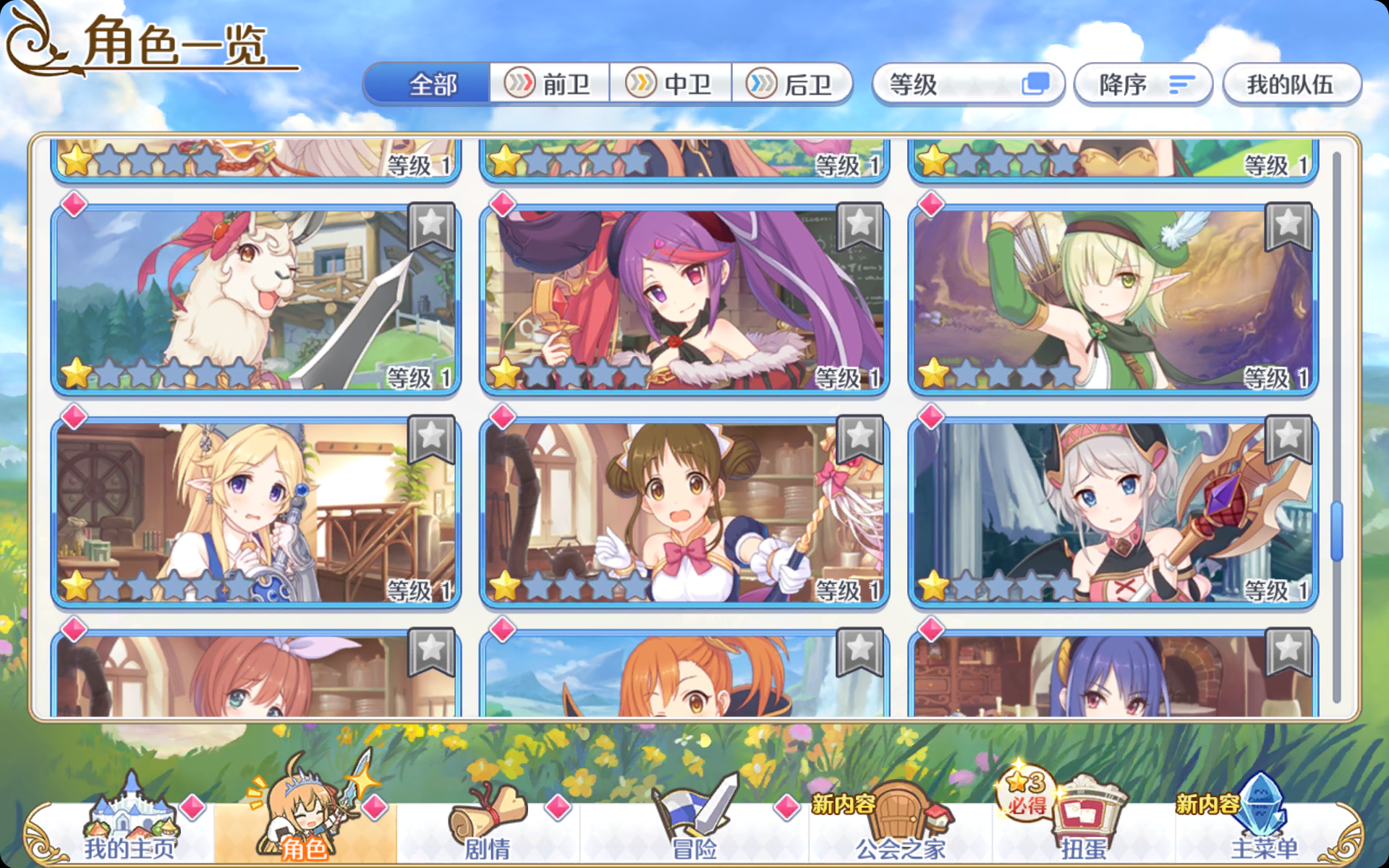Image resolution: width=1389 pixels, height=868 pixels.
Task: Expand the 后卫 filter chevron
Action: [x=760, y=85]
